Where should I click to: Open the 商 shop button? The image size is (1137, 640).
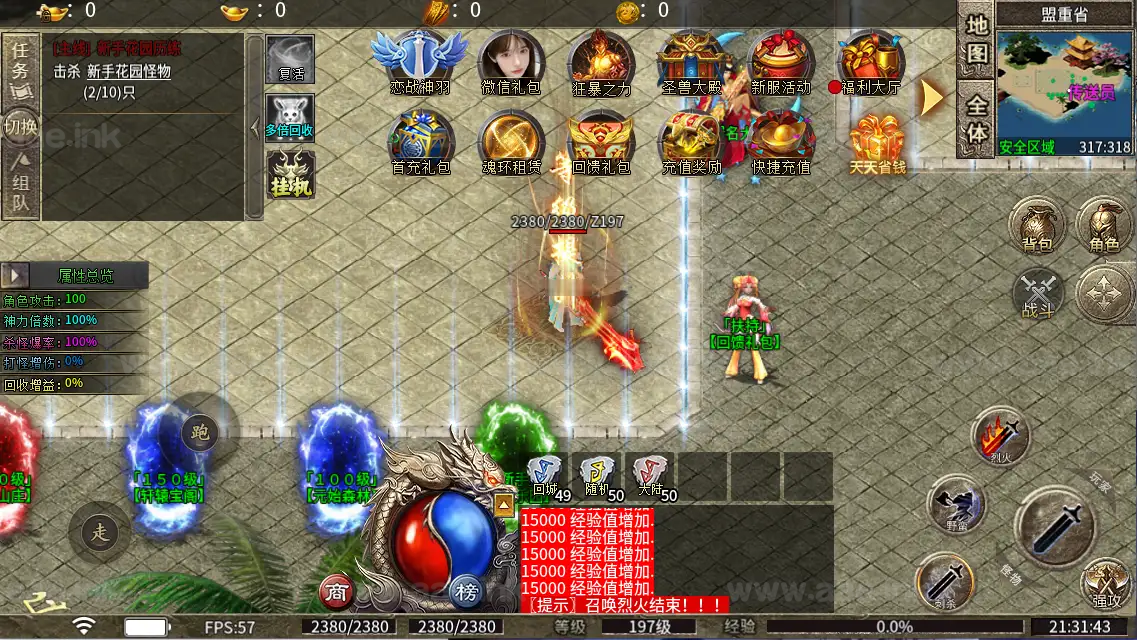337,592
